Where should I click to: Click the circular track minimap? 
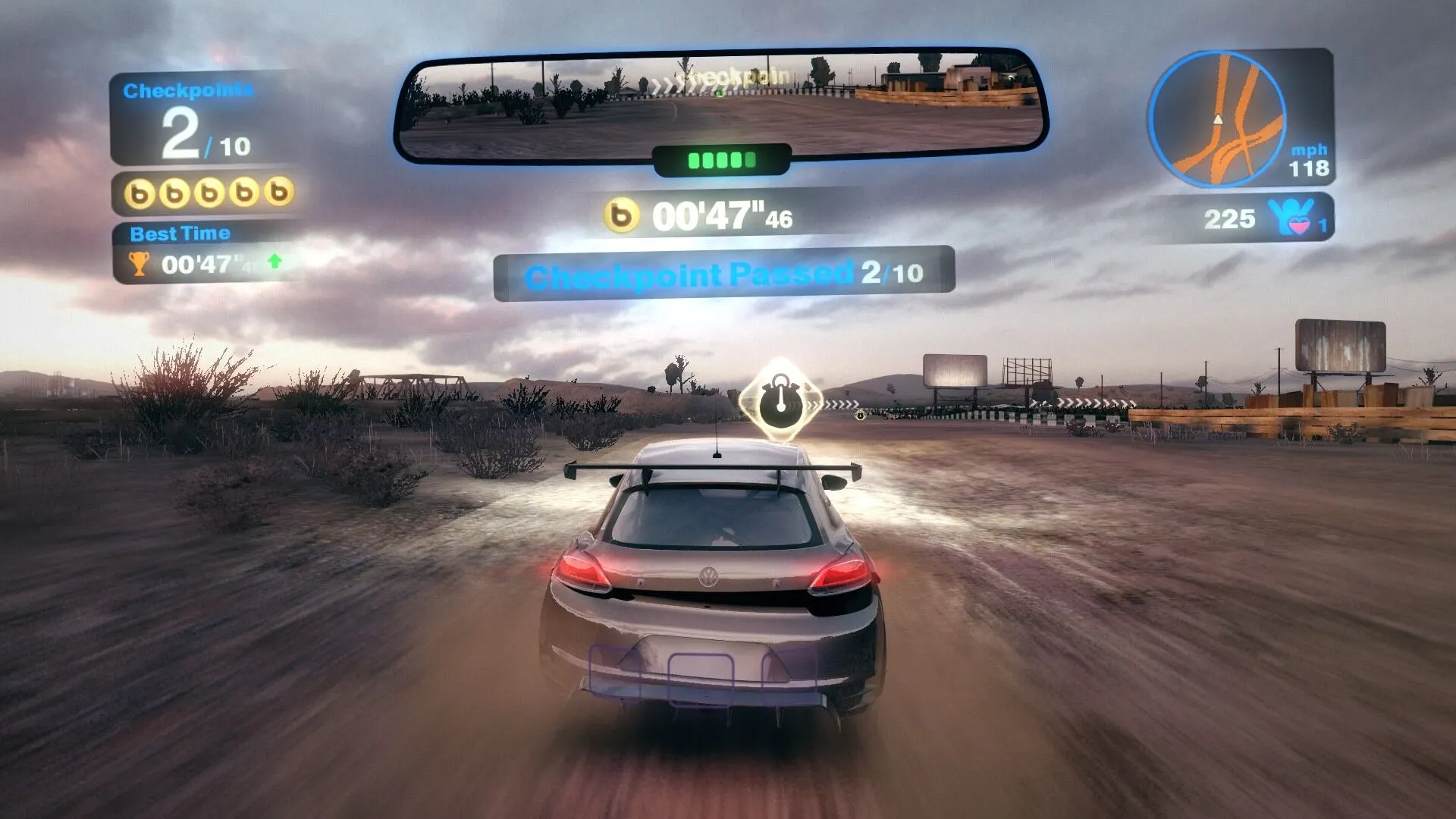tap(1216, 118)
